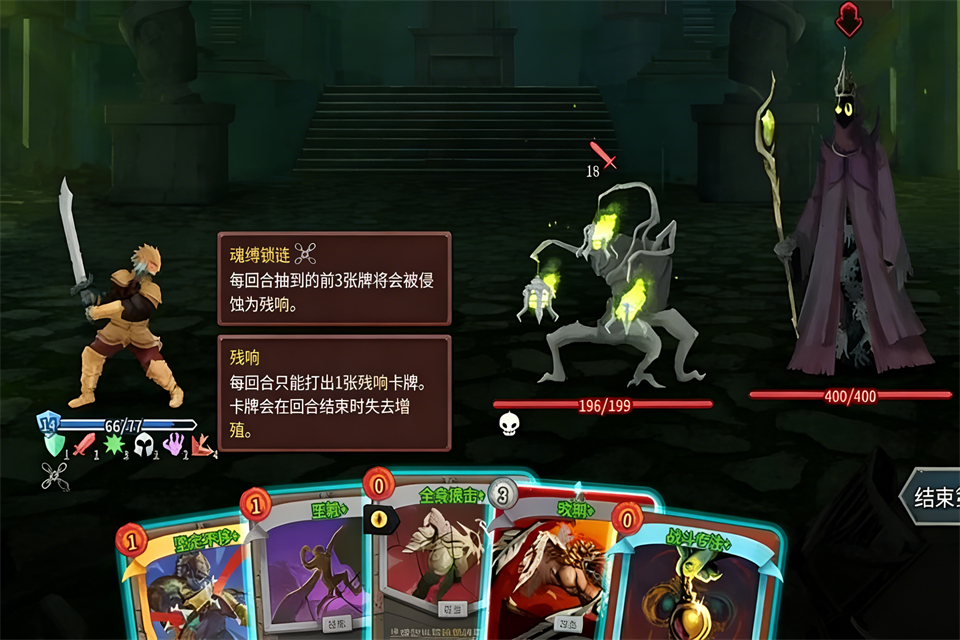This screenshot has height=640, width=960.
Task: Check the white helmet buff icon
Action: (x=145, y=444)
